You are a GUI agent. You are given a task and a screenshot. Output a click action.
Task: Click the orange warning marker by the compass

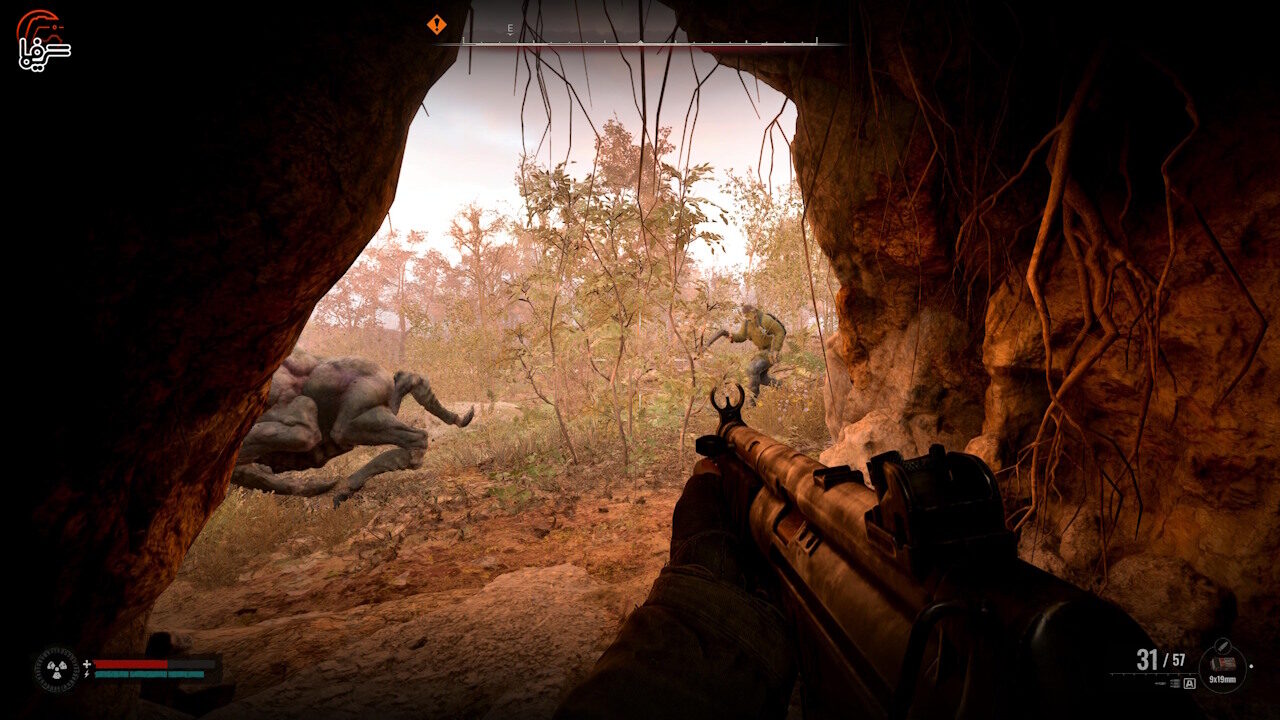point(437,24)
